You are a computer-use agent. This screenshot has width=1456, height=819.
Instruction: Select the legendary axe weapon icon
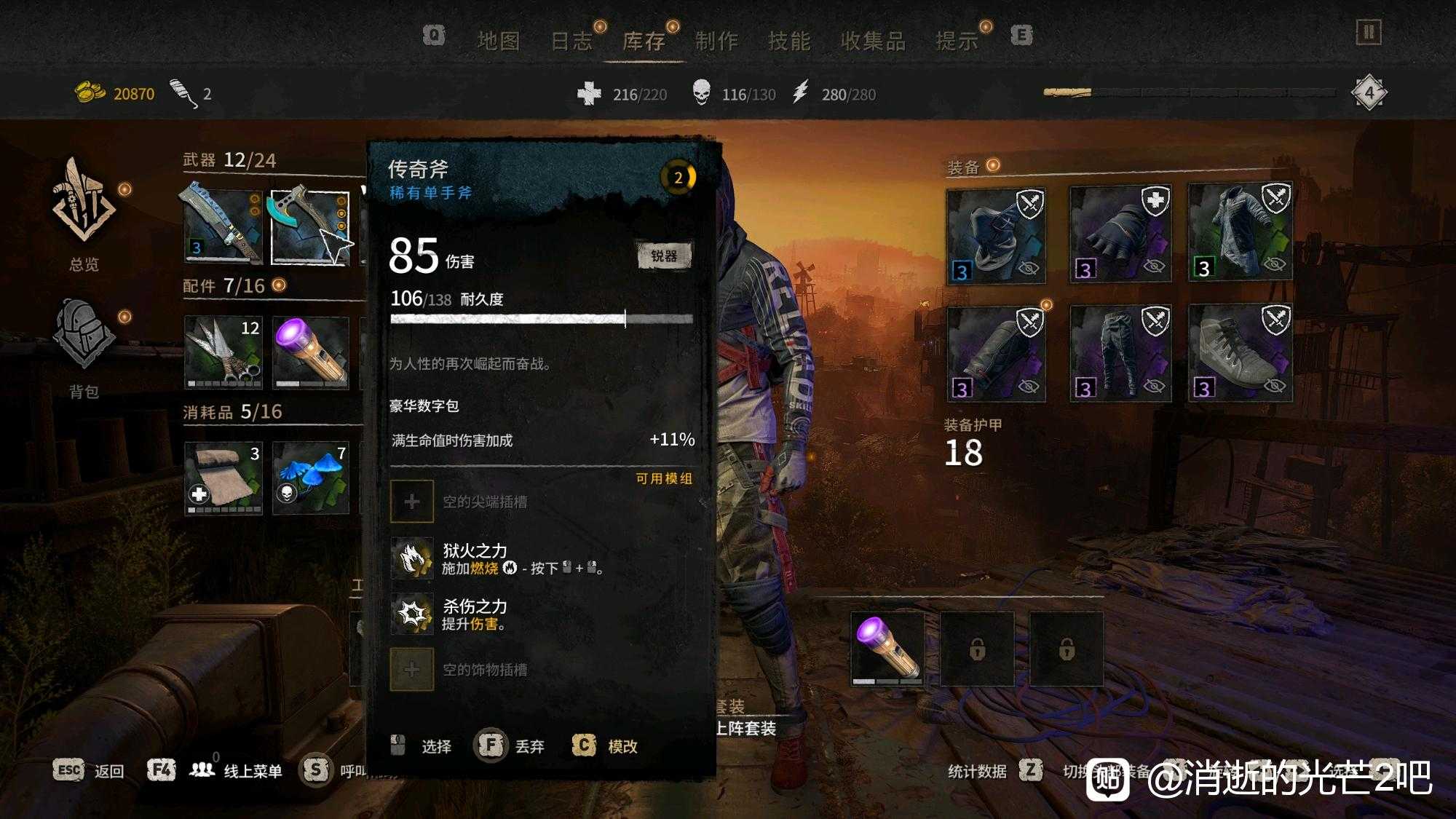(309, 226)
